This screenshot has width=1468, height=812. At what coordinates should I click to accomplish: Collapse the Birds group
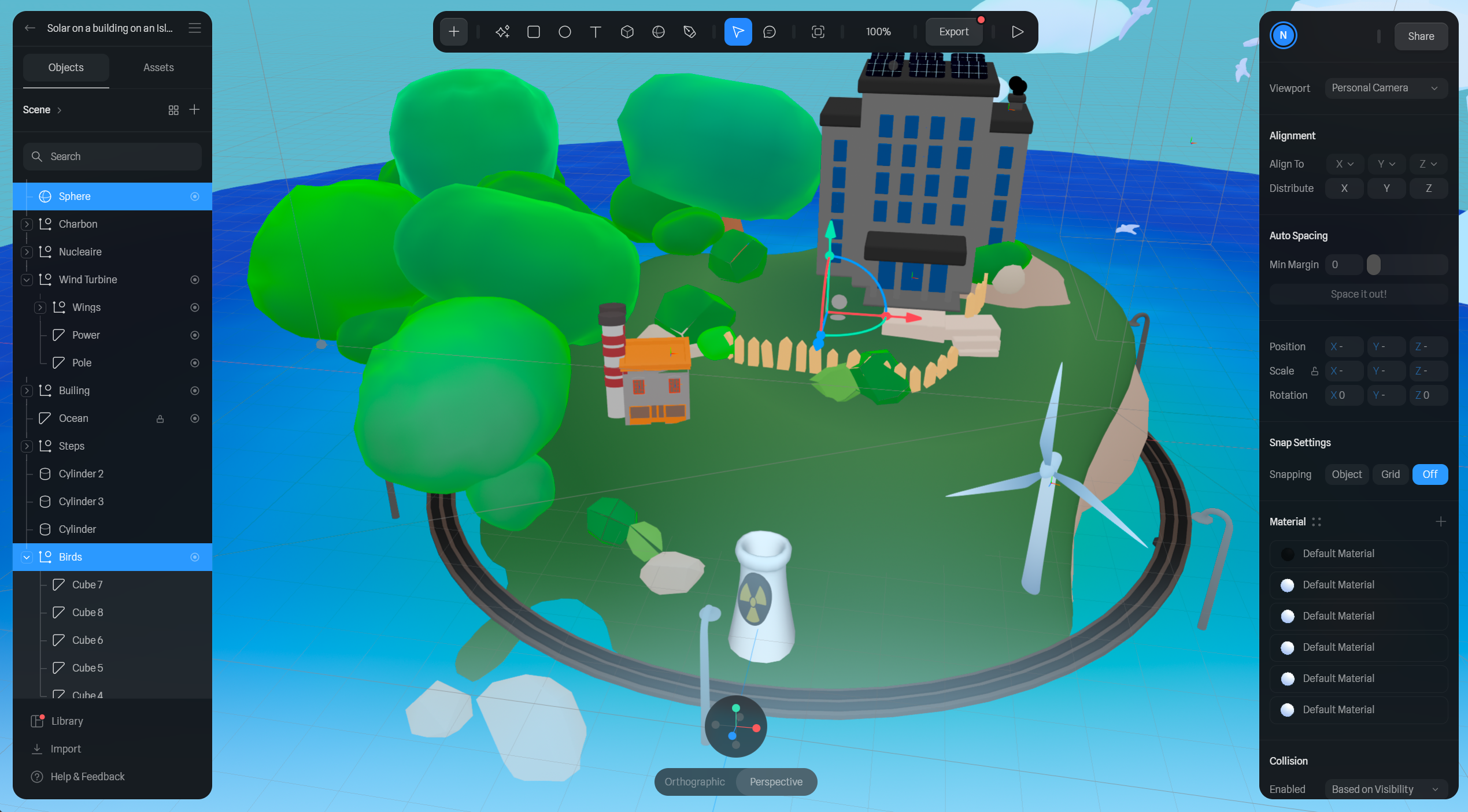click(27, 557)
